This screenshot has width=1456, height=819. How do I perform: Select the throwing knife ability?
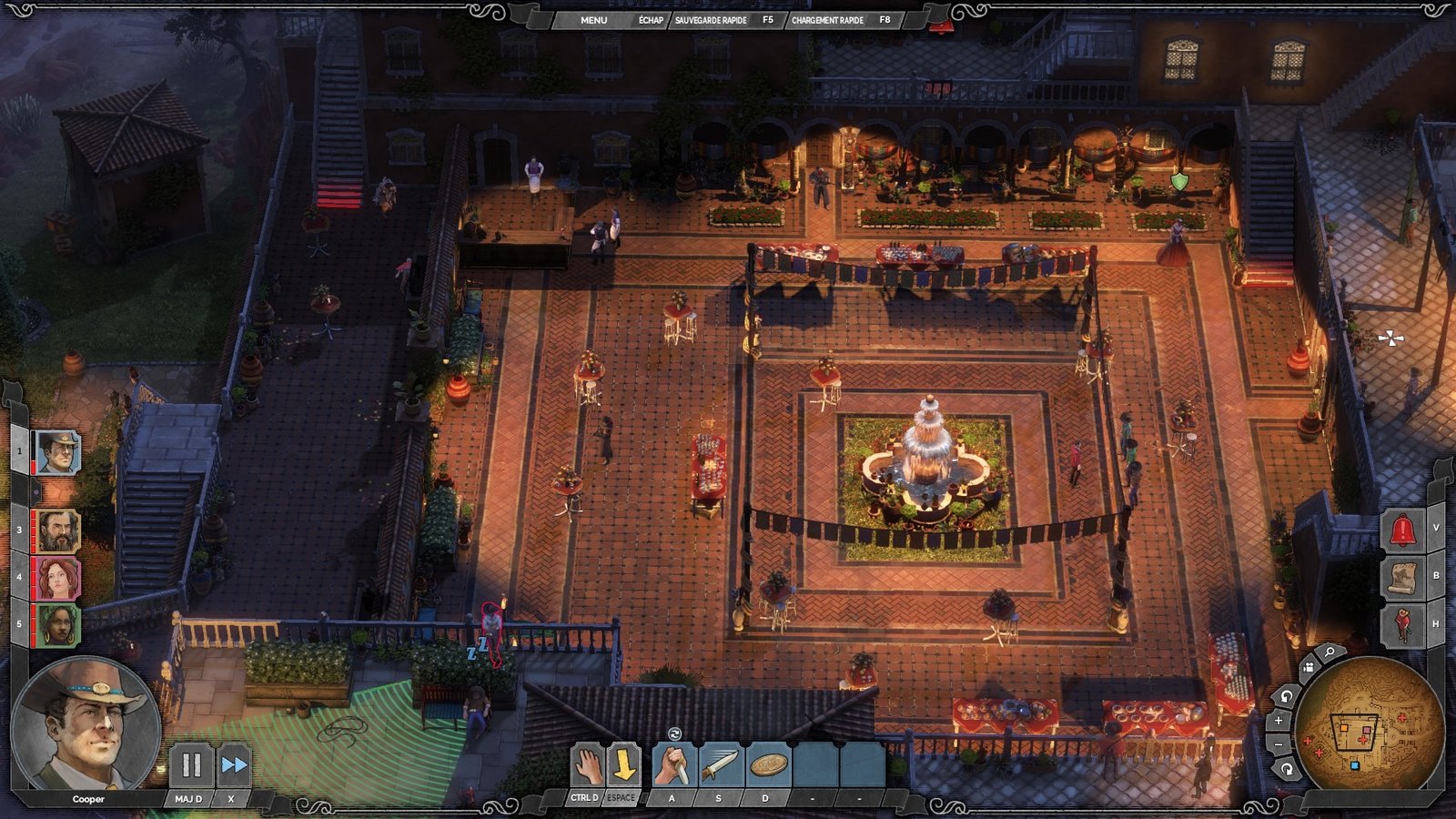click(x=720, y=765)
